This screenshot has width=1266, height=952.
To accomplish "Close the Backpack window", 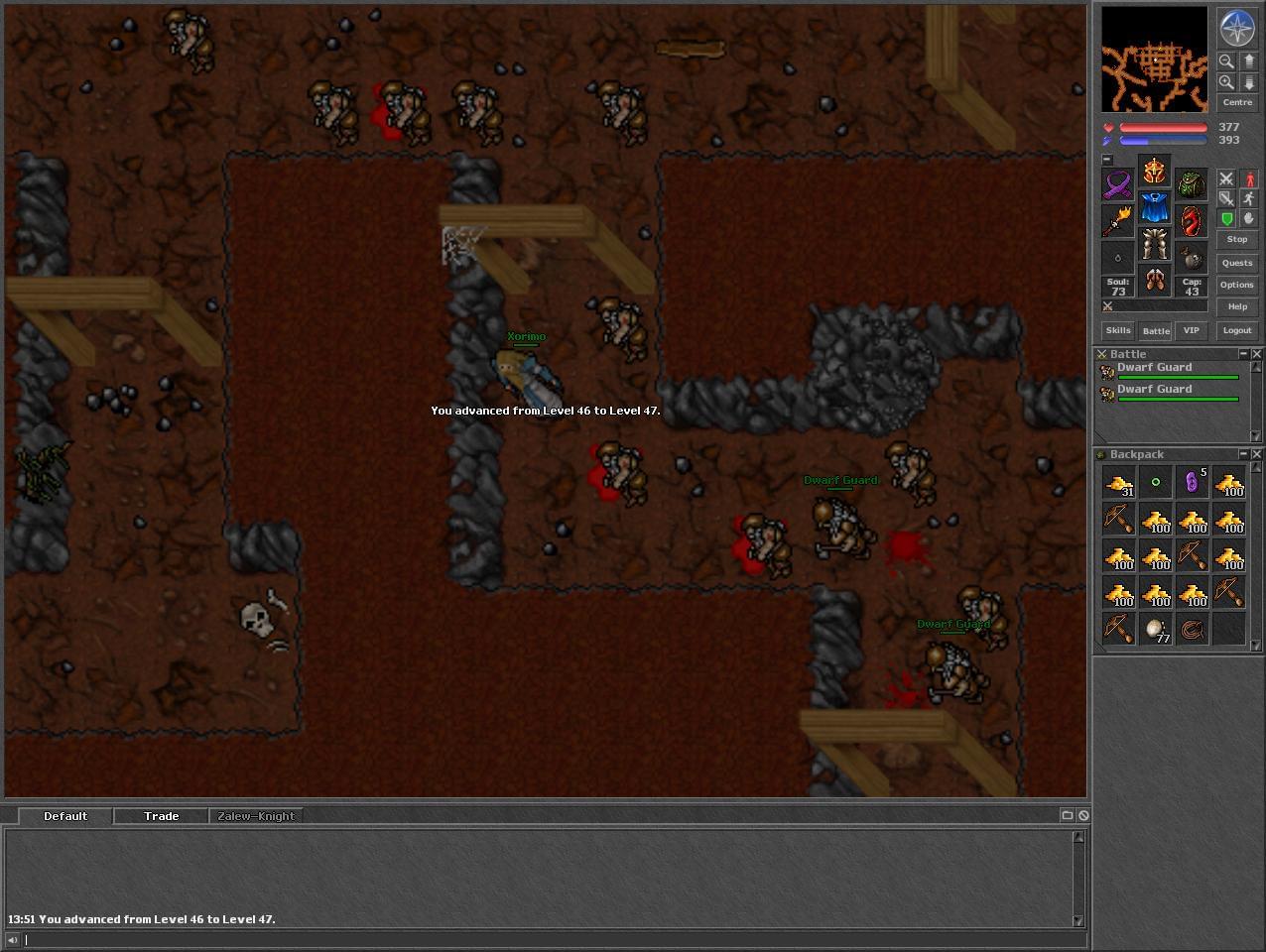I will (1256, 454).
